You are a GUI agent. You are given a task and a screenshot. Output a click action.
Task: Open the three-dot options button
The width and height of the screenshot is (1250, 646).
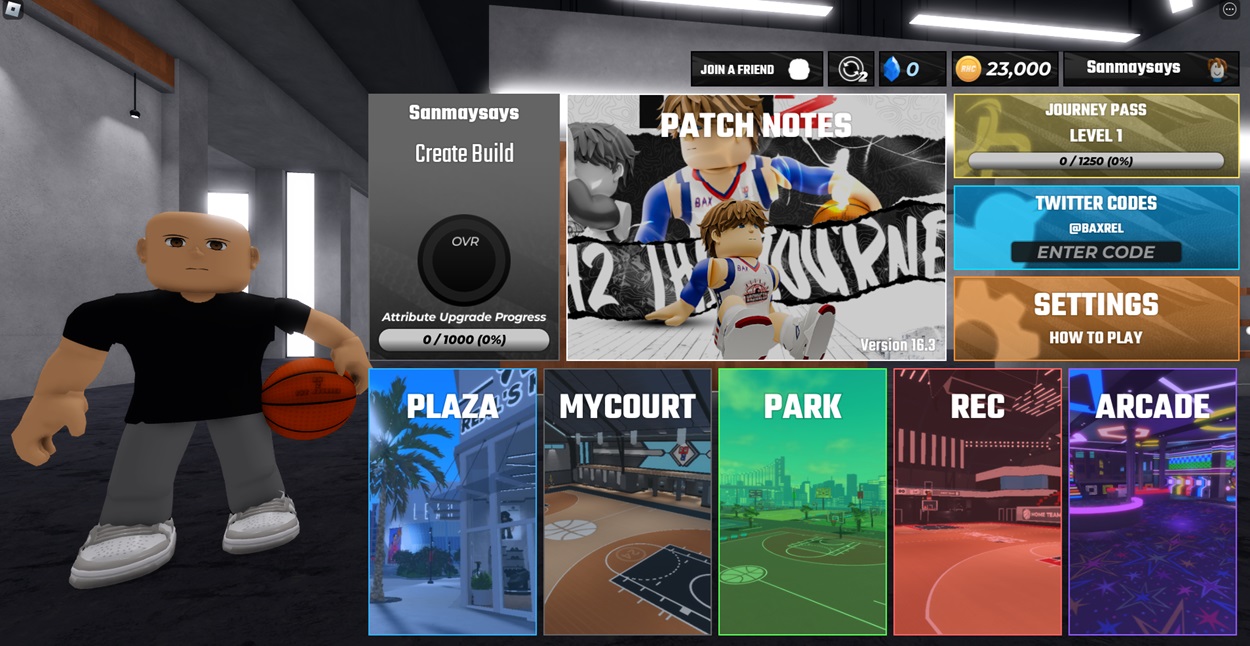click(x=1230, y=10)
